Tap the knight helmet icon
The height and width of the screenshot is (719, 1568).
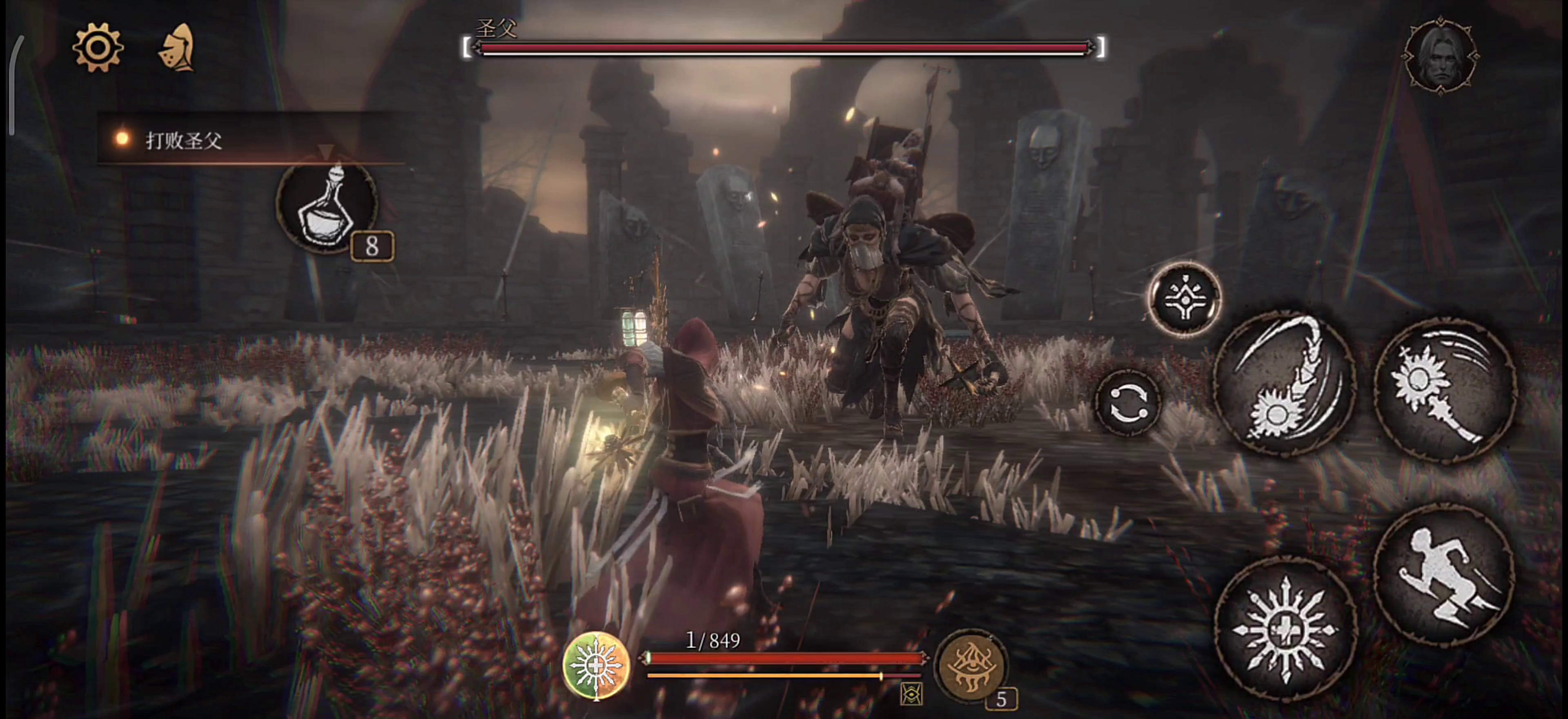click(x=177, y=47)
